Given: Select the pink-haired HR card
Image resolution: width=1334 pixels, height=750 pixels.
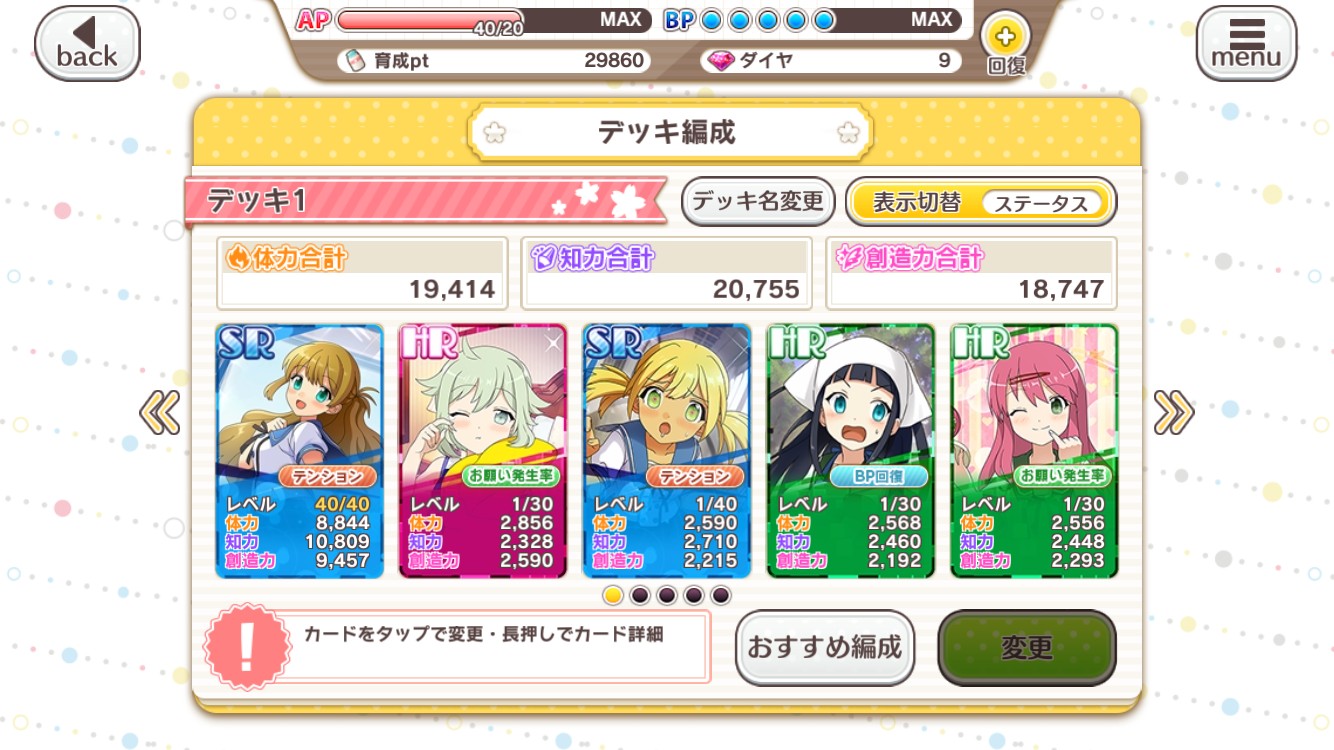Looking at the screenshot, I should click(1034, 450).
